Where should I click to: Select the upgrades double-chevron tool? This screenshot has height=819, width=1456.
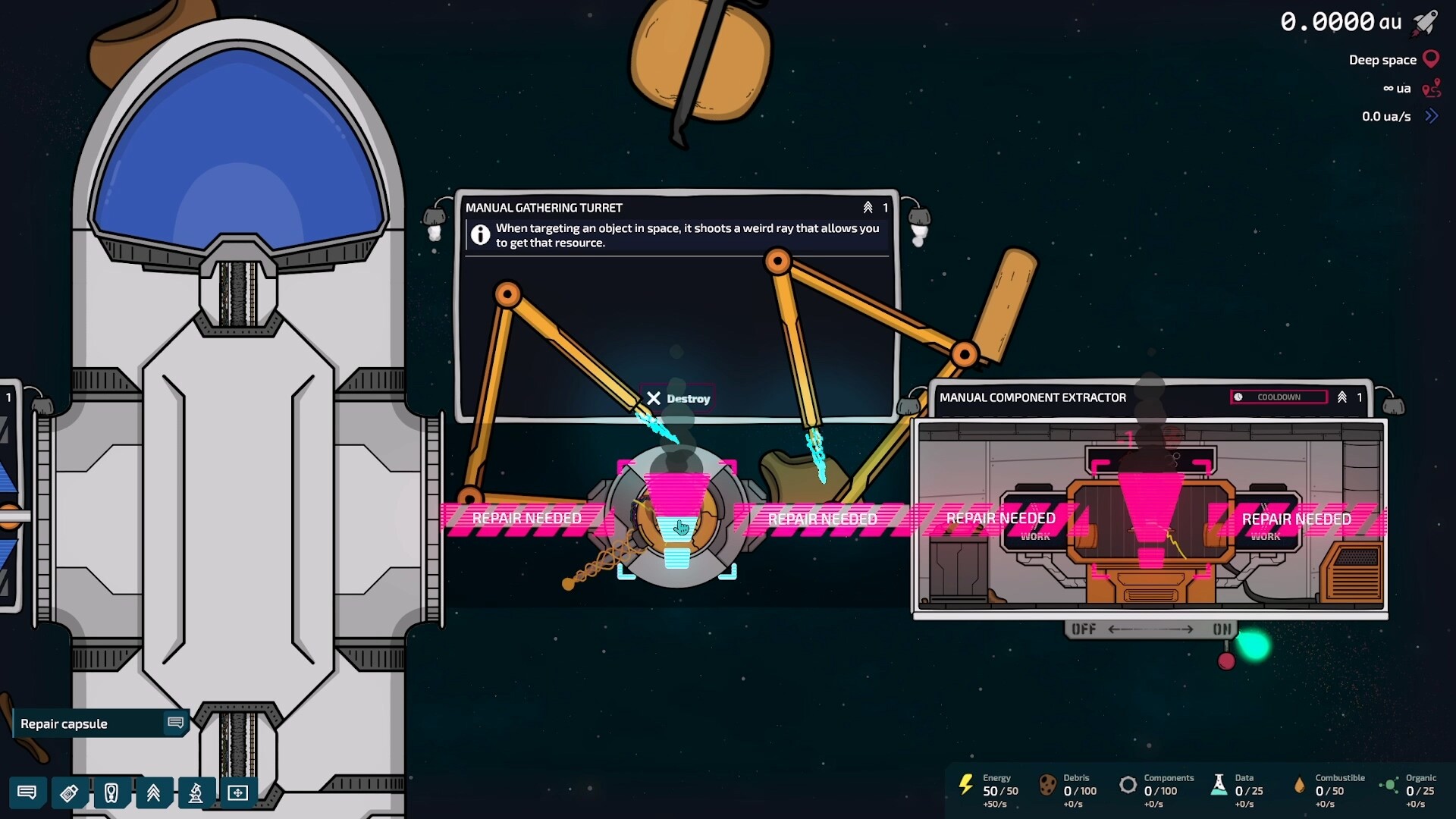click(x=154, y=793)
